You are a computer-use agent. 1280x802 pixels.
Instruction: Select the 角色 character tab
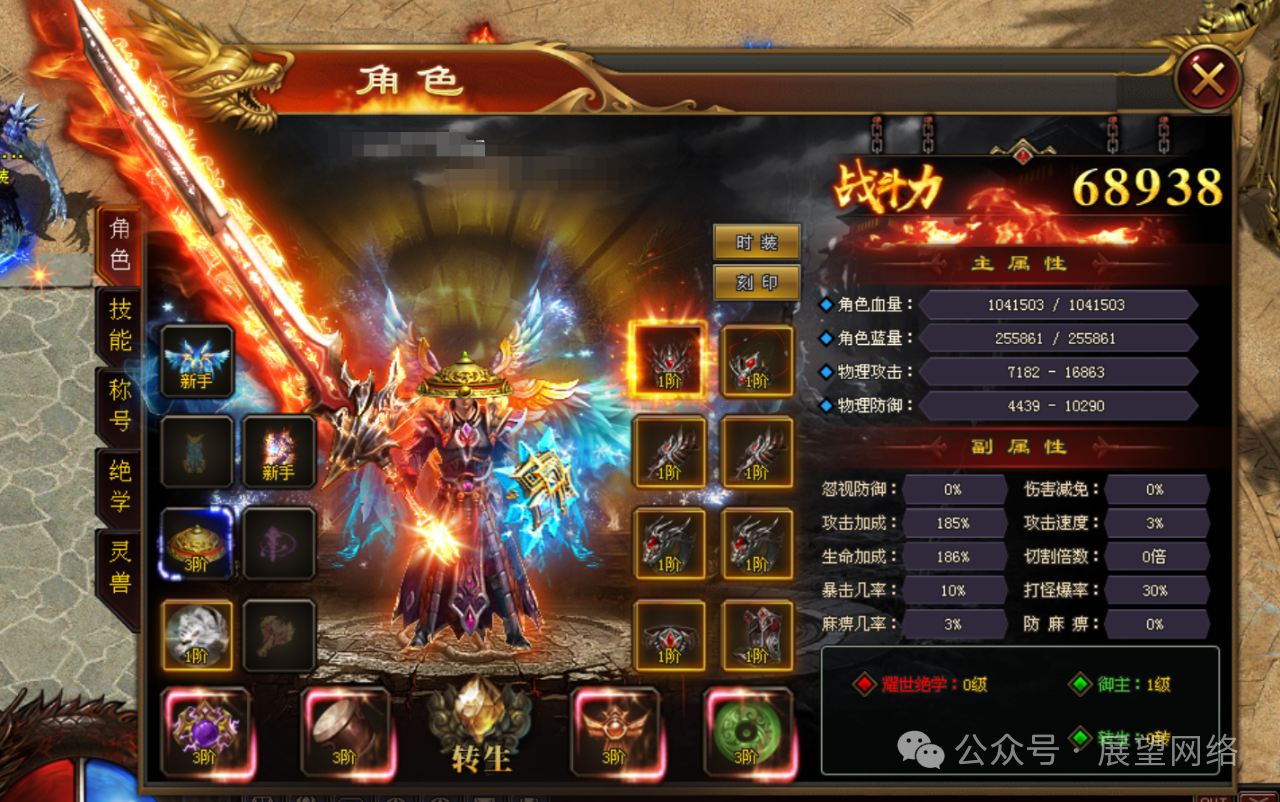click(120, 244)
